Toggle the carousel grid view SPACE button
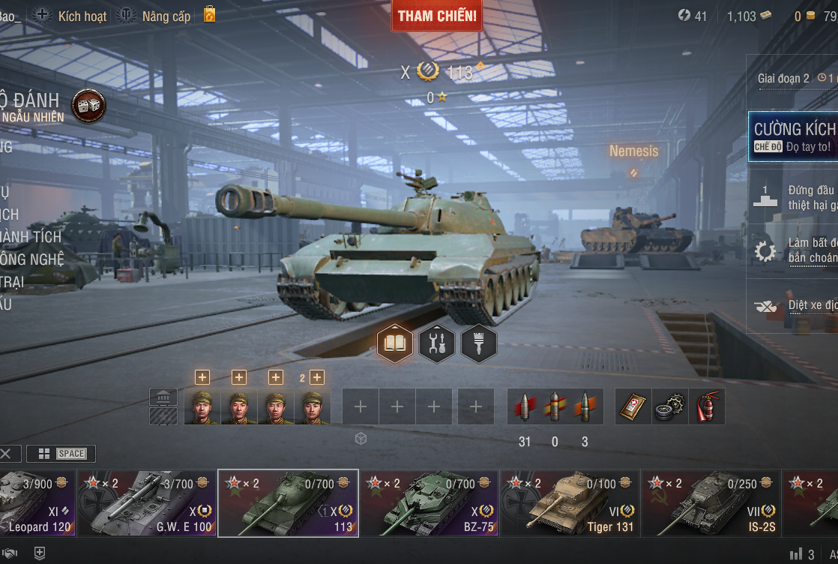This screenshot has width=838, height=564. coord(61,454)
